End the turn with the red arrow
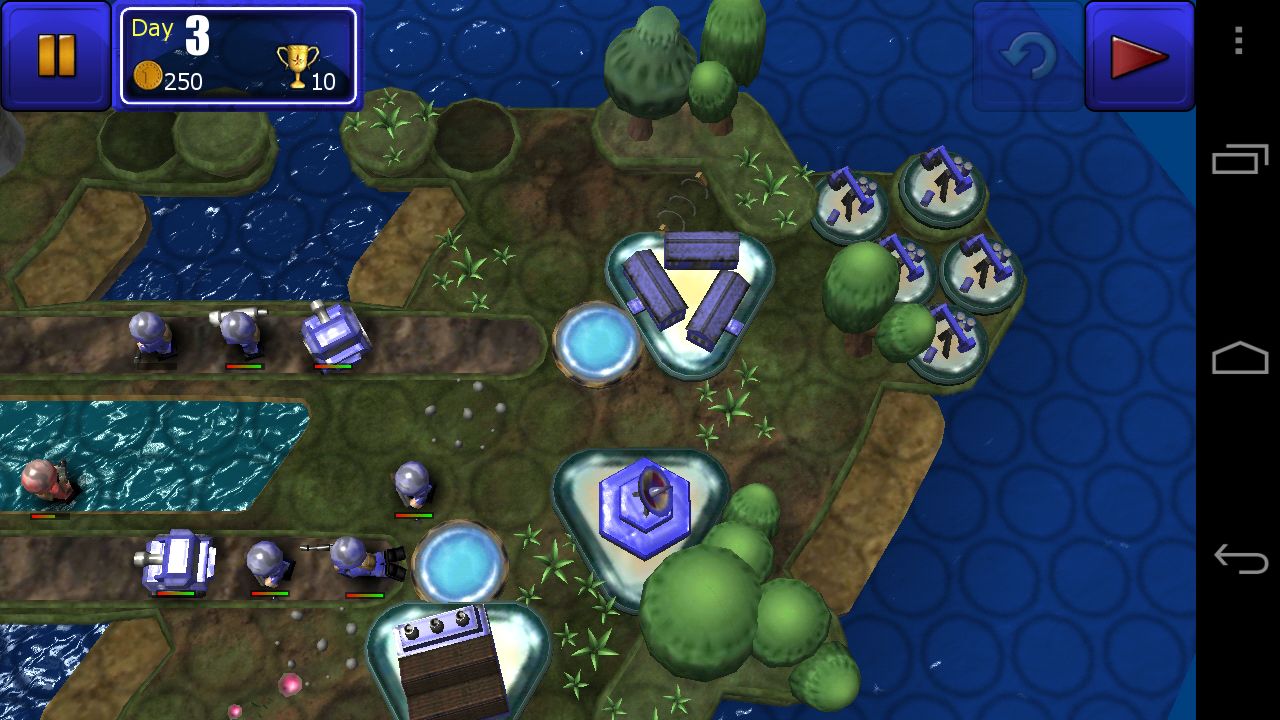The width and height of the screenshot is (1280, 720). pyautogui.click(x=1139, y=57)
